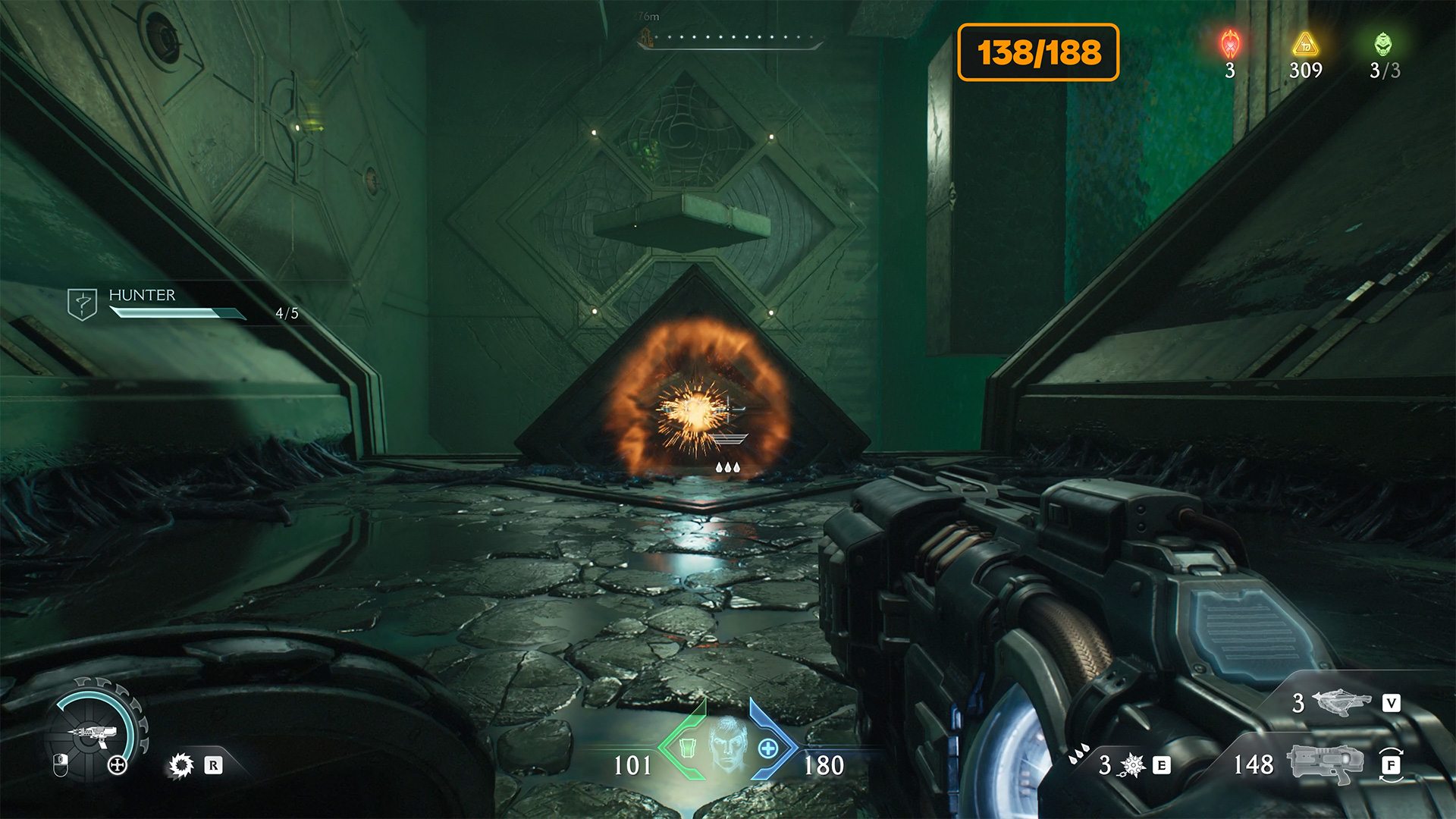
Task: Open the gold triangle currency icon
Action: pyautogui.click(x=1305, y=45)
